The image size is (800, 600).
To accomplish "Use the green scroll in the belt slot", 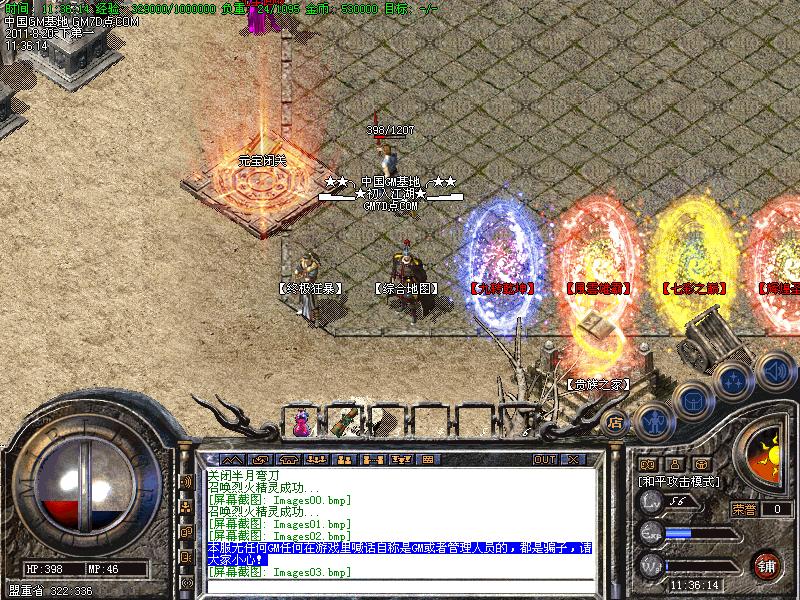I will [347, 421].
